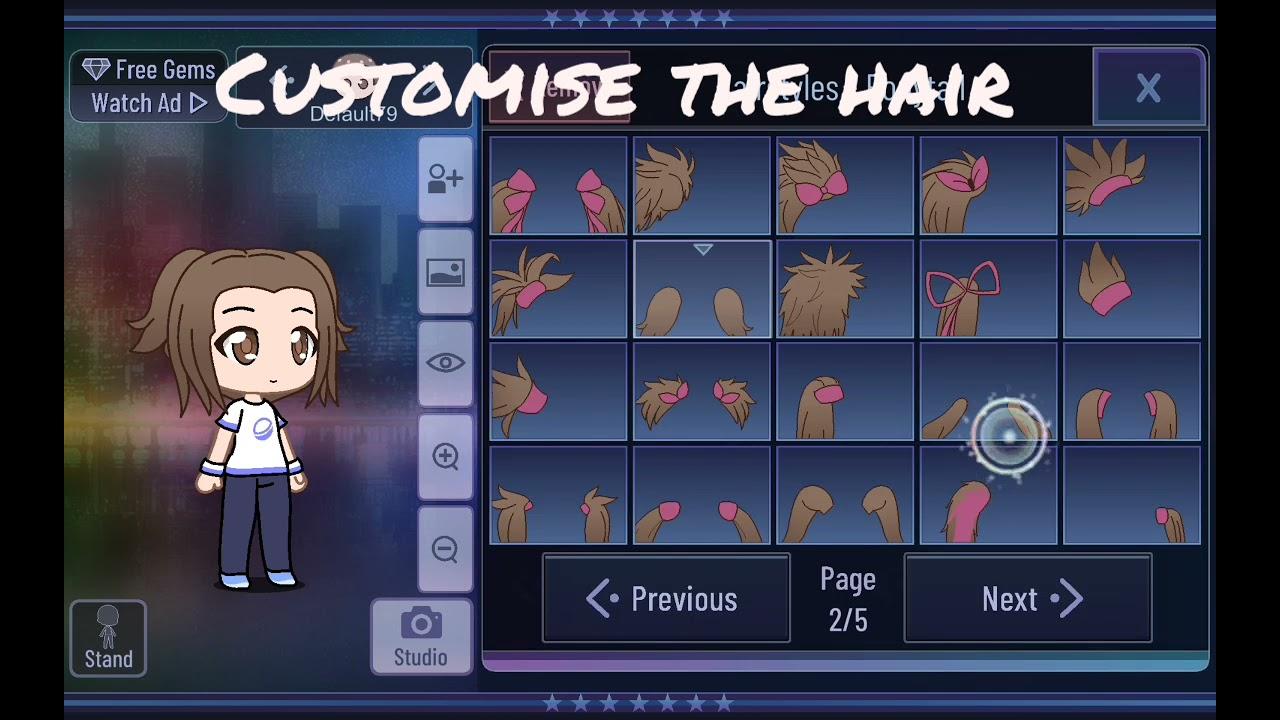The height and width of the screenshot is (720, 1280).
Task: Zoom out with the minus magnifier
Action: coord(445,549)
